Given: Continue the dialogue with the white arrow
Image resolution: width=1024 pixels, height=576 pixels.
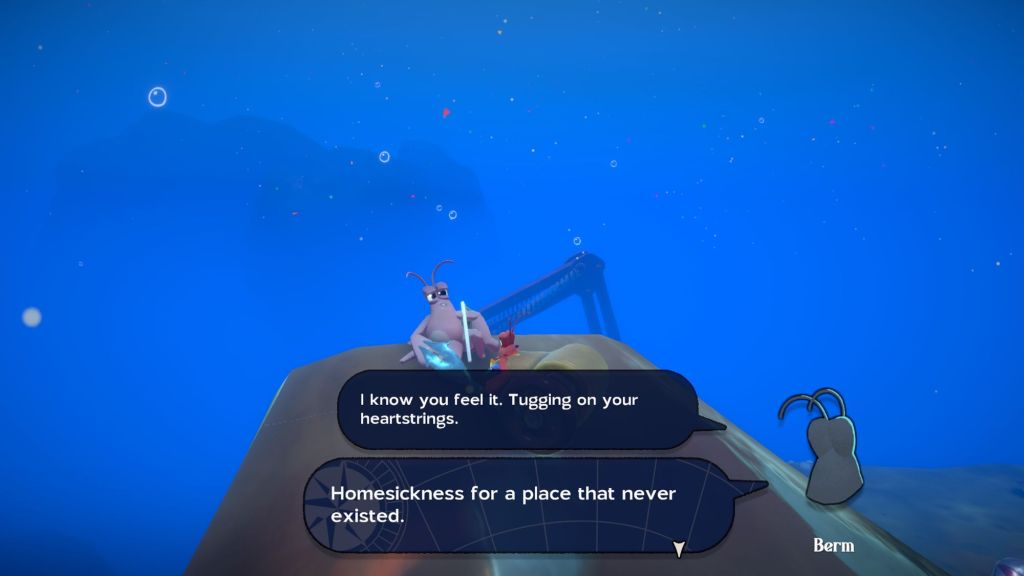Looking at the screenshot, I should pos(679,549).
